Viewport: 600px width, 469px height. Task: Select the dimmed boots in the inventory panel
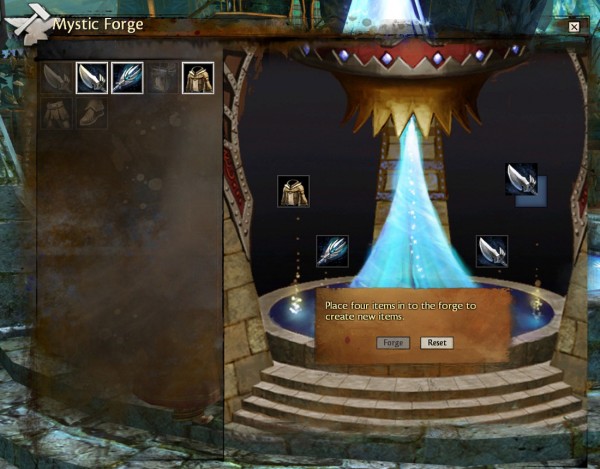(x=92, y=112)
